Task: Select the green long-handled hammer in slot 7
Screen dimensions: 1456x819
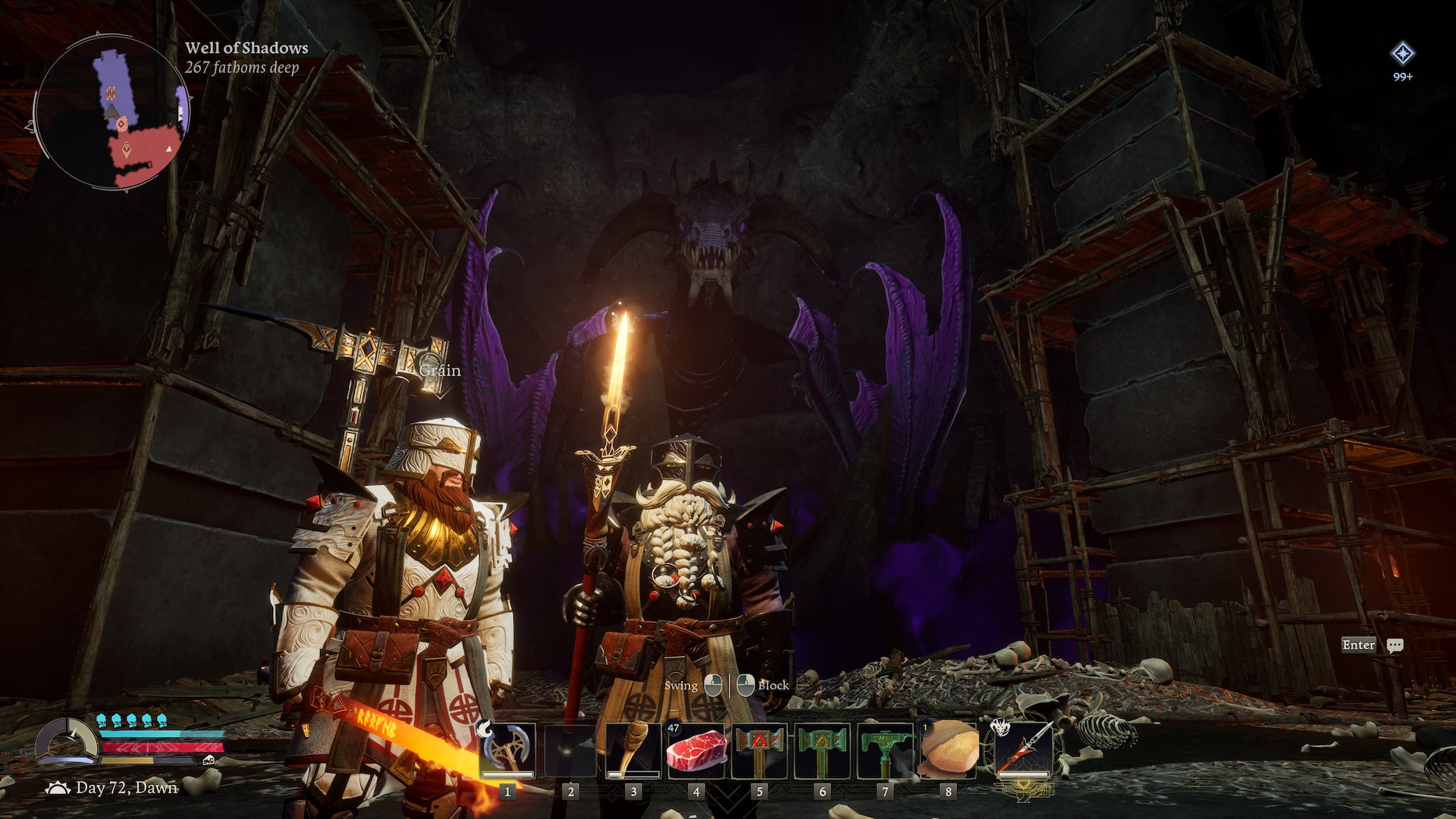Action: (x=885, y=750)
